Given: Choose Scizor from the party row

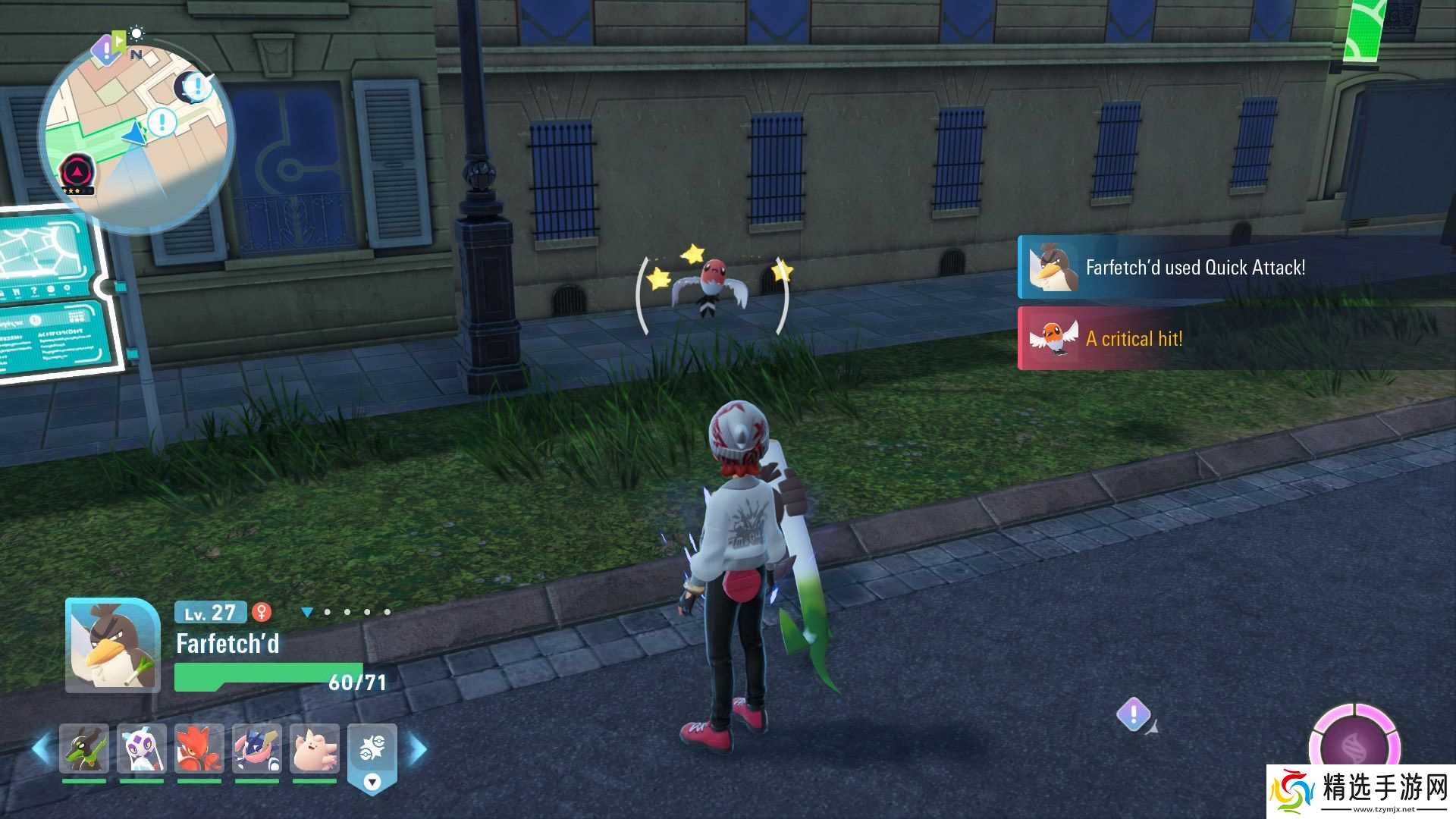Looking at the screenshot, I should (x=199, y=748).
